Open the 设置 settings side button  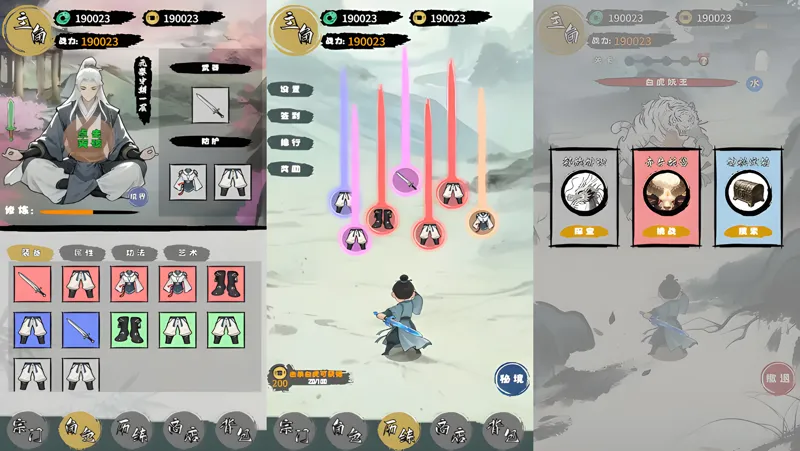[290, 89]
